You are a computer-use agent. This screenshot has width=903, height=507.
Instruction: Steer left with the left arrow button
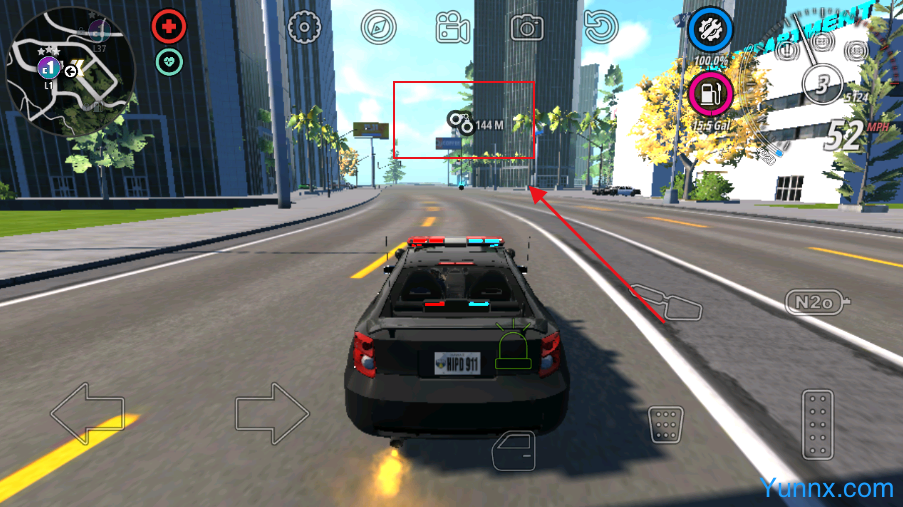tap(88, 413)
